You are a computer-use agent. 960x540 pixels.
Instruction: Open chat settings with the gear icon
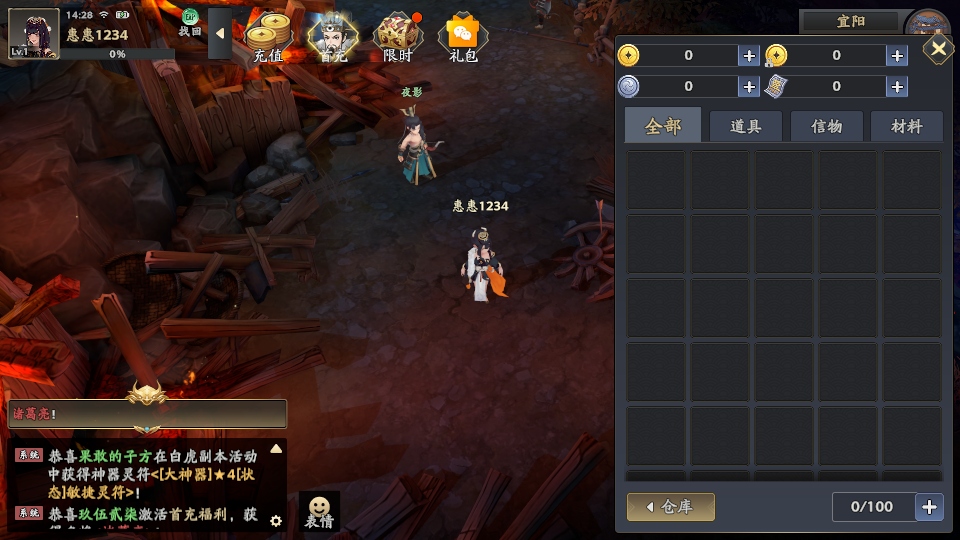click(276, 520)
